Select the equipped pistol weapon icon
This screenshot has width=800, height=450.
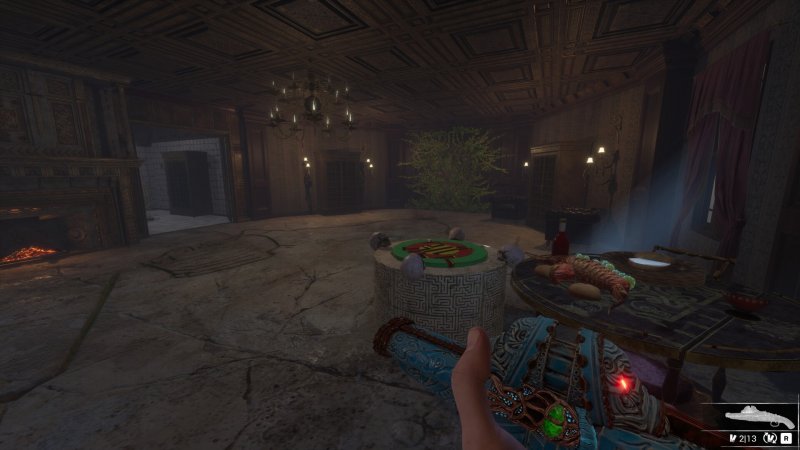point(760,417)
